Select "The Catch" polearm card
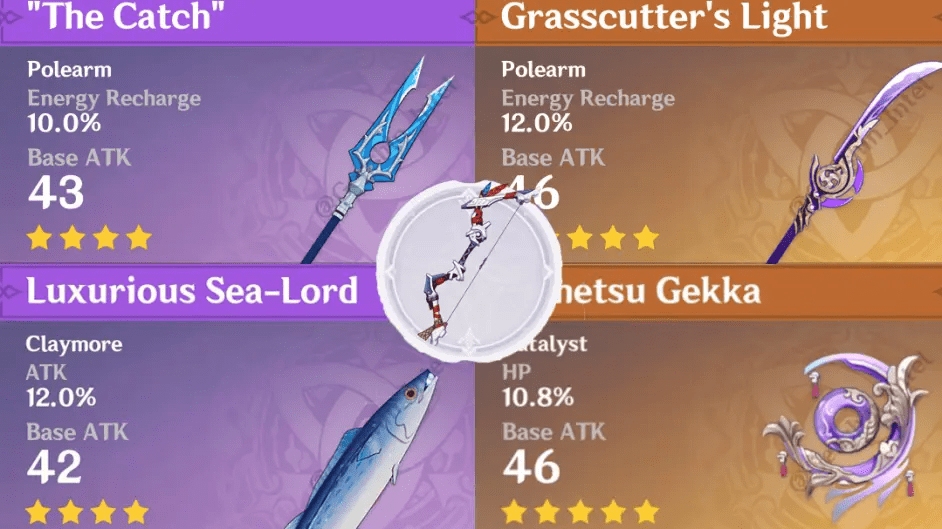The image size is (942, 529). pyautogui.click(x=200, y=140)
